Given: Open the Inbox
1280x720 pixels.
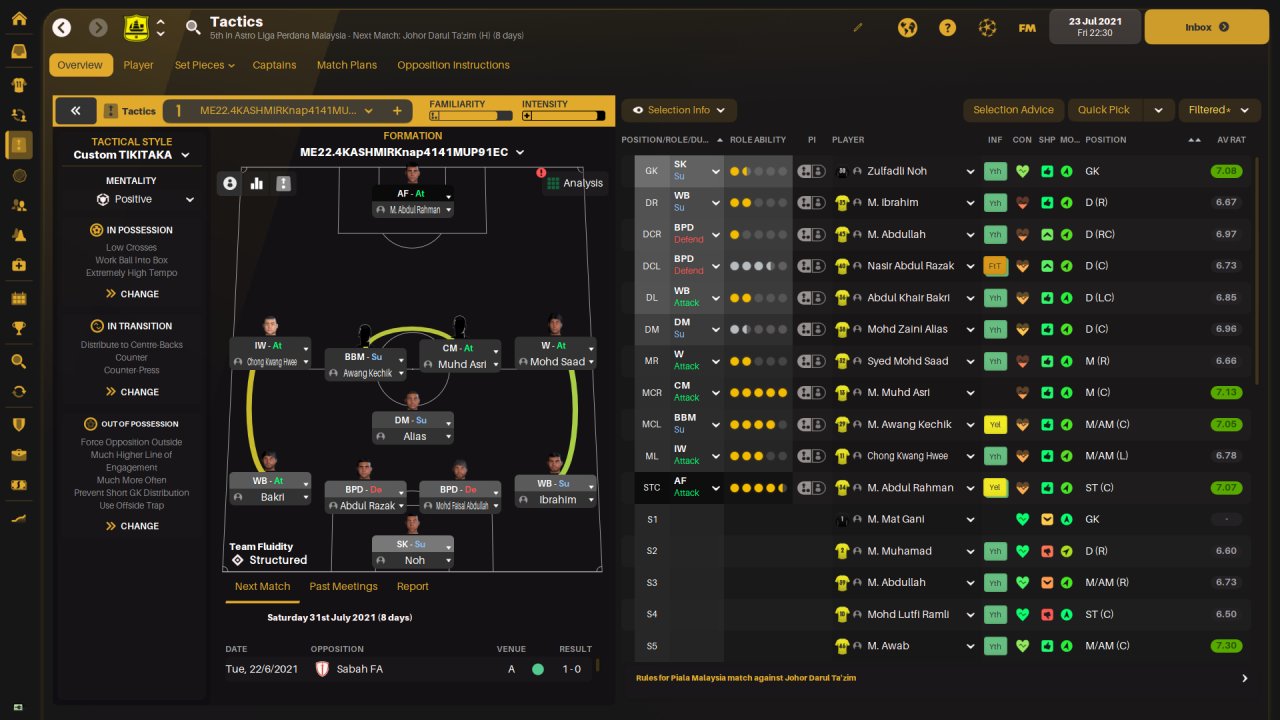Looking at the screenshot, I should pos(1205,27).
